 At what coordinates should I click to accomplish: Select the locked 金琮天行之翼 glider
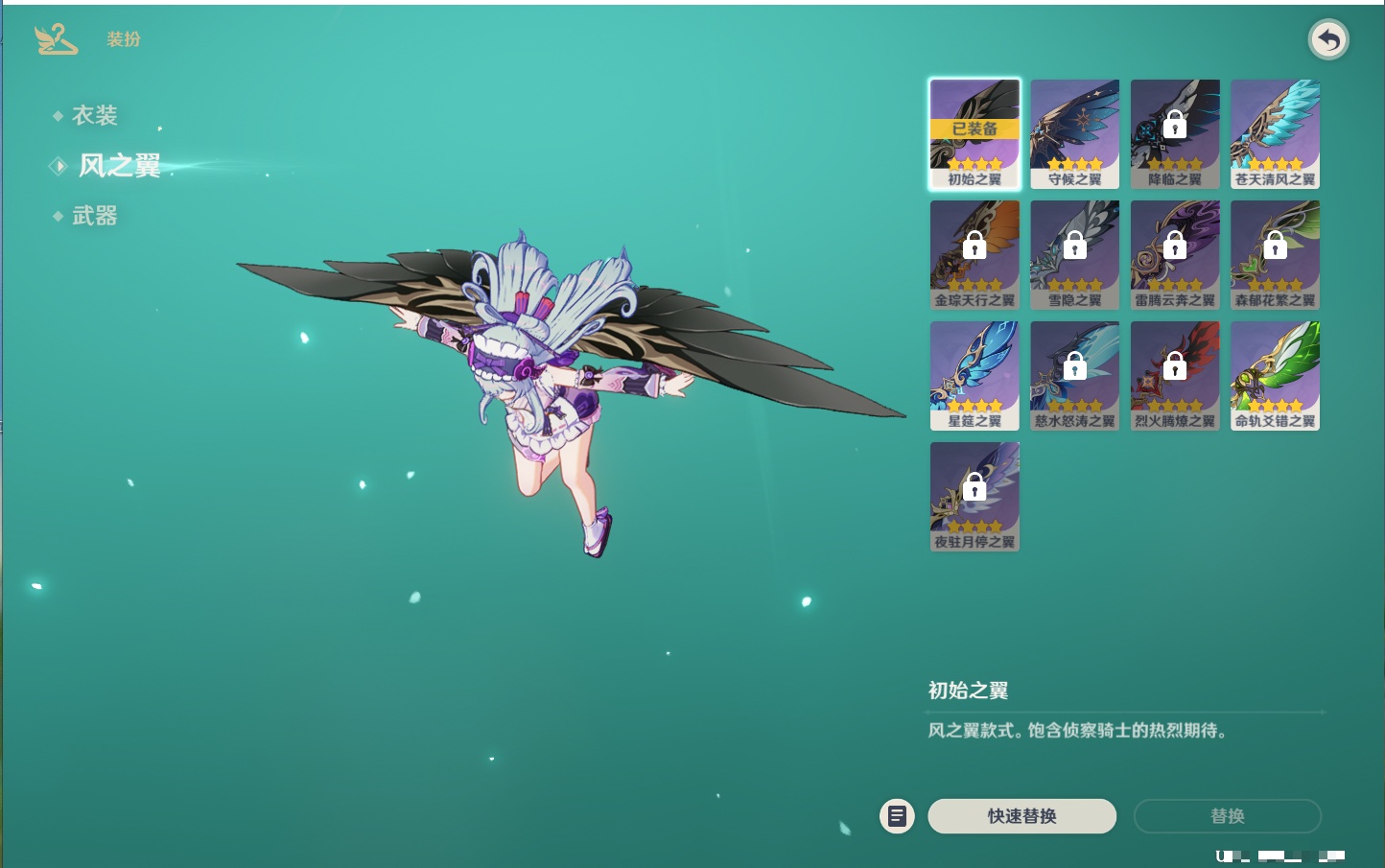click(974, 255)
